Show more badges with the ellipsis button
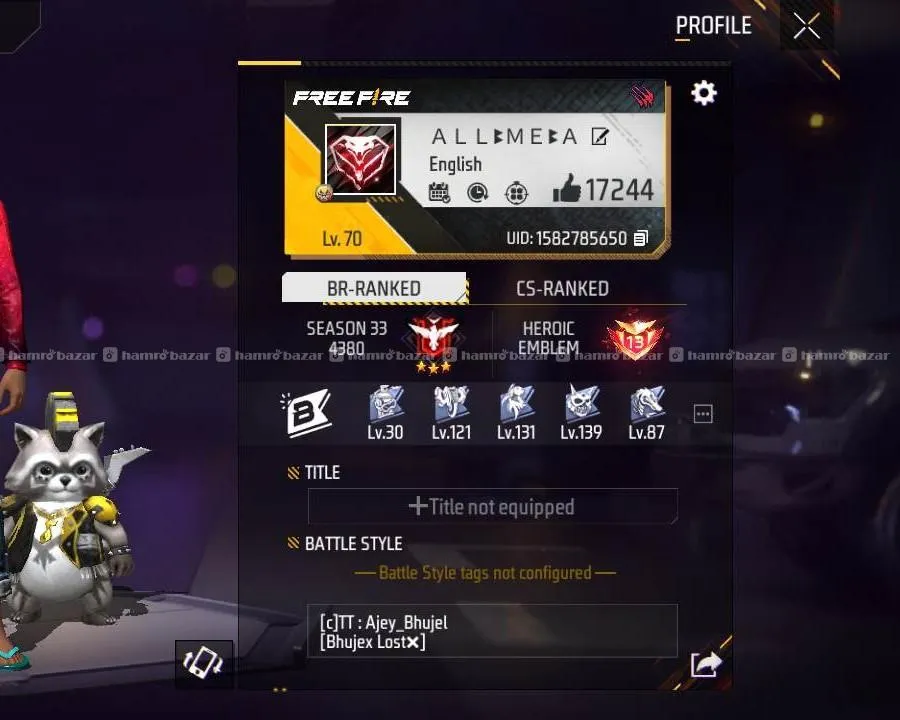This screenshot has height=720, width=900. coord(703,414)
